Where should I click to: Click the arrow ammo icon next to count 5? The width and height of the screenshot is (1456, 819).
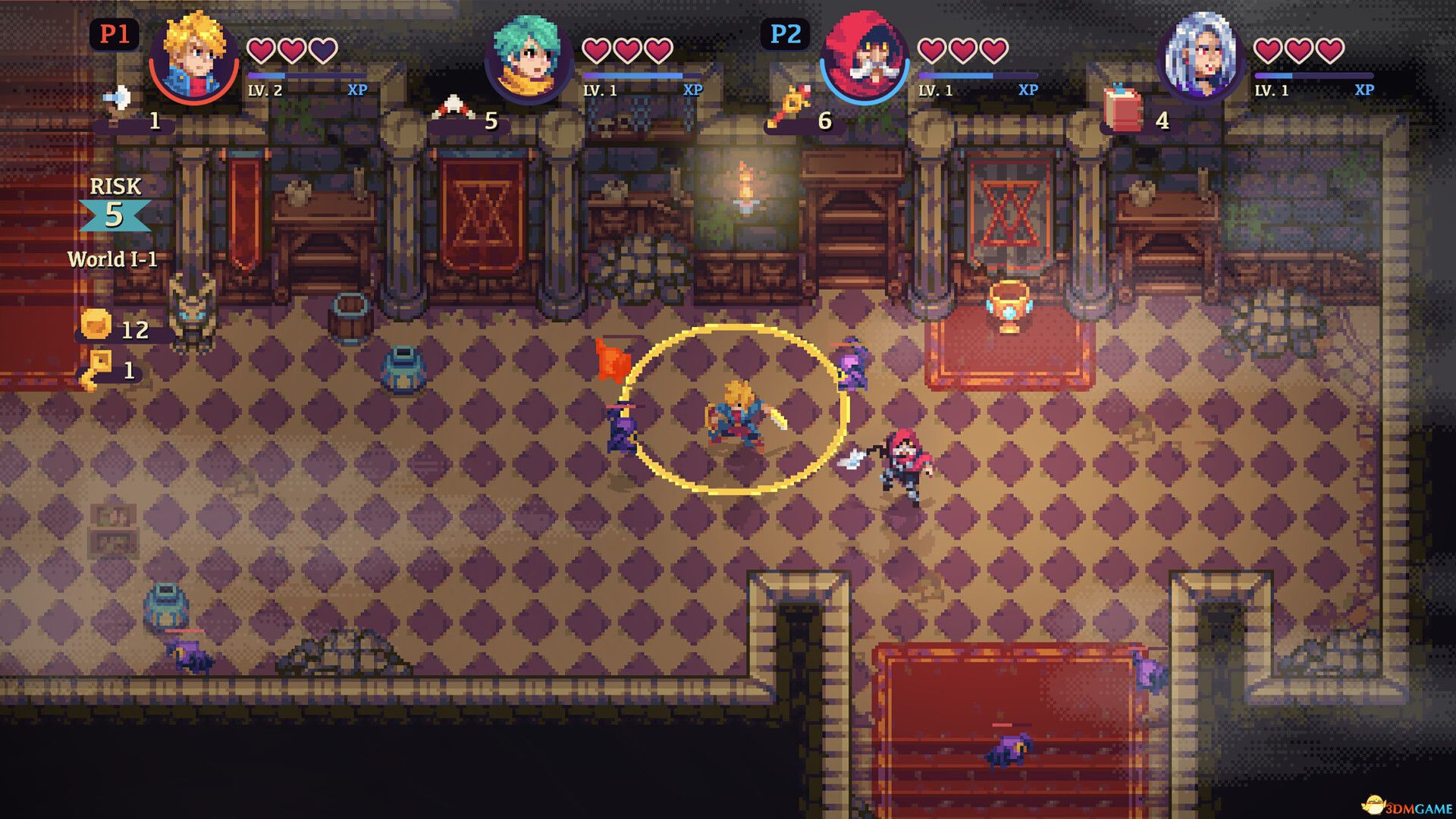[453, 106]
